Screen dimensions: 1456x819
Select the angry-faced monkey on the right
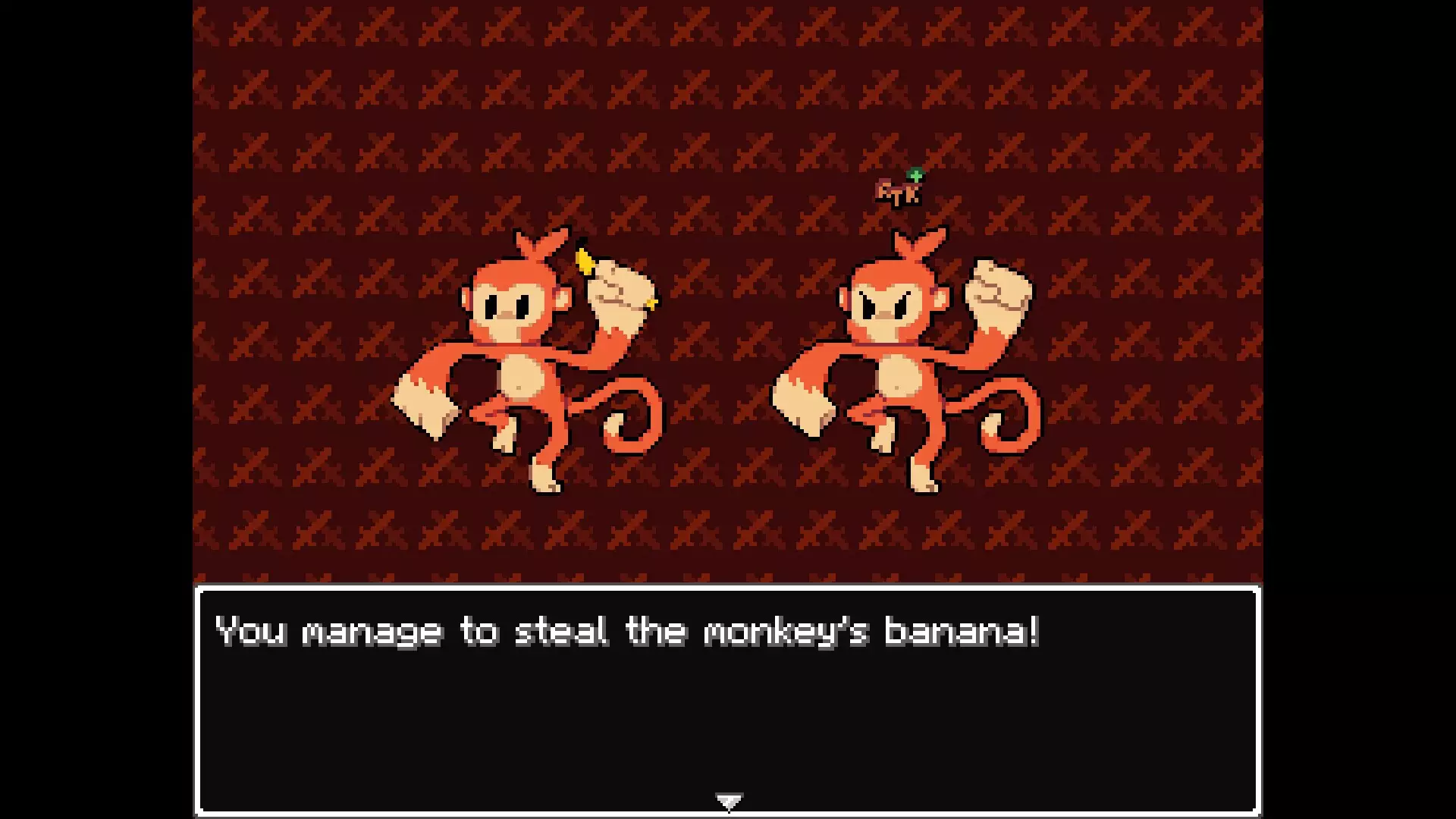pos(899,364)
